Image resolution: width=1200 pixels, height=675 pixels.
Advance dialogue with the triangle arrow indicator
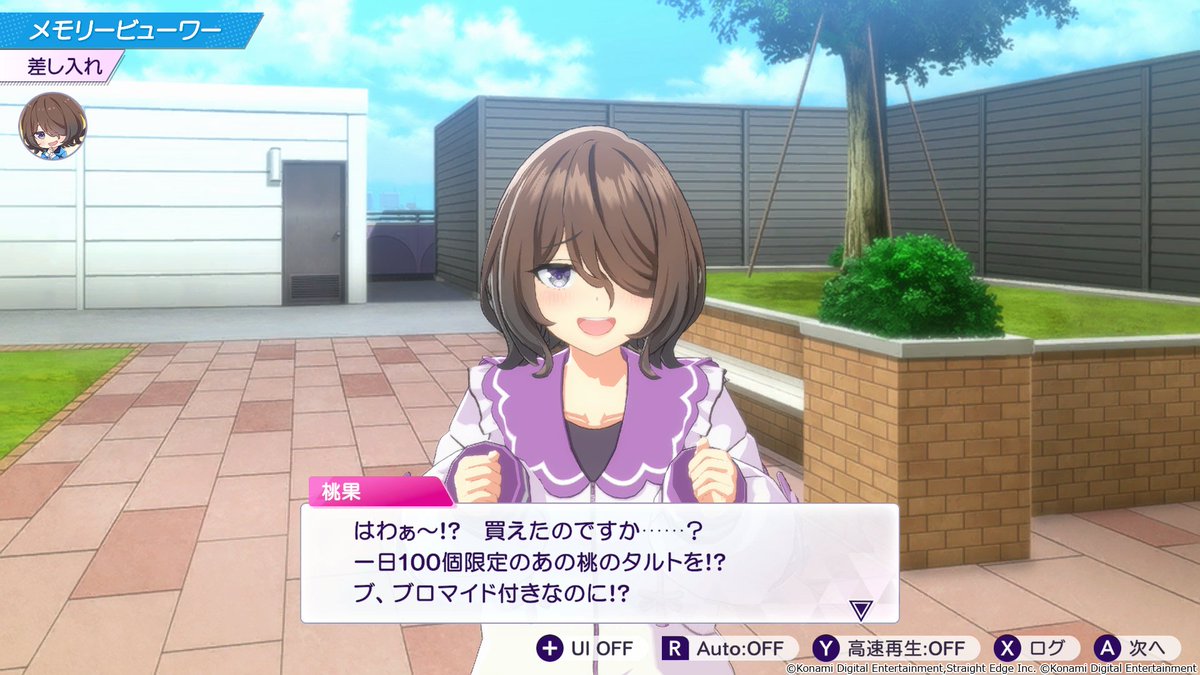coord(858,609)
